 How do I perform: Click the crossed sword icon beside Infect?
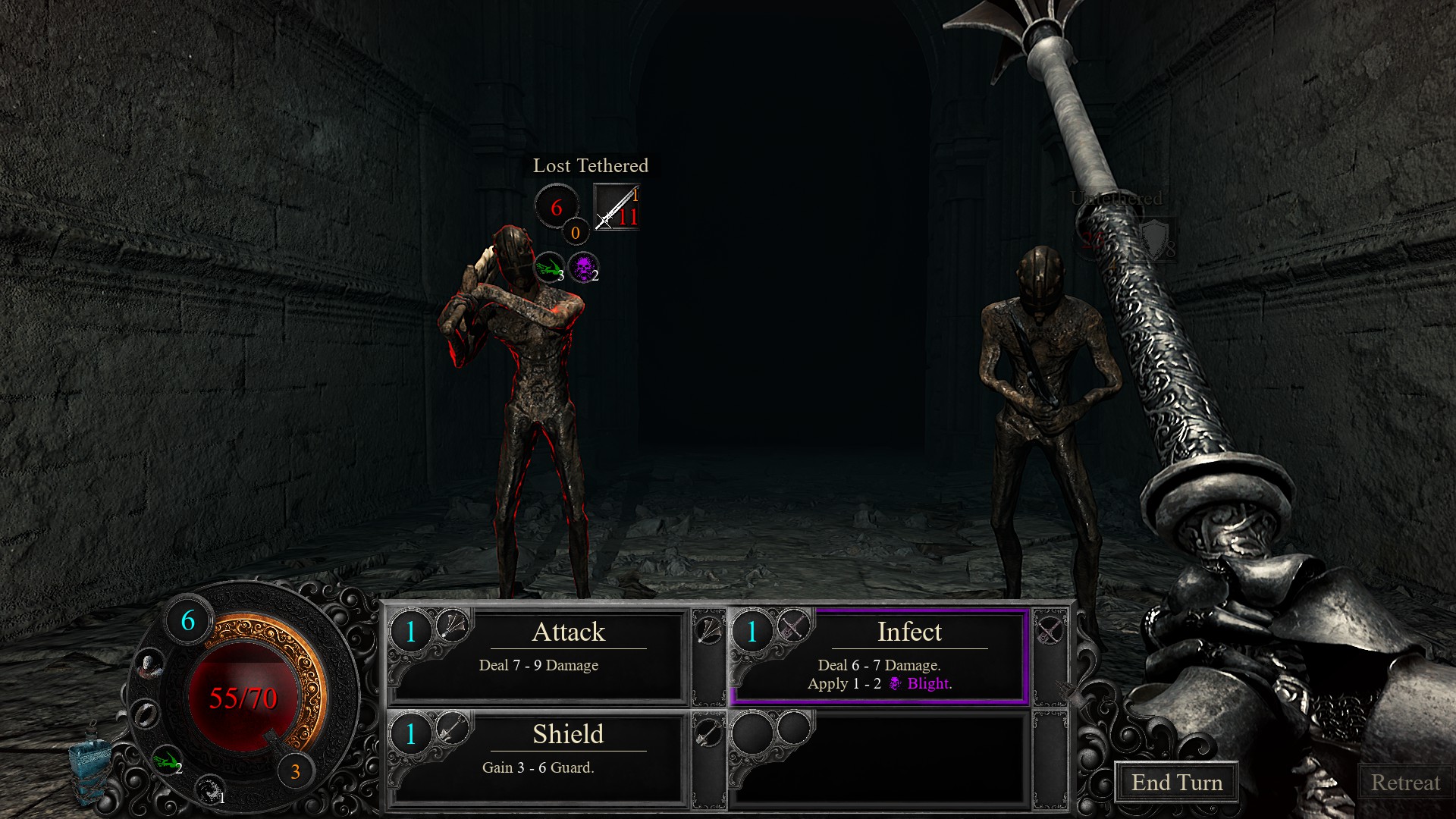pos(1050,630)
